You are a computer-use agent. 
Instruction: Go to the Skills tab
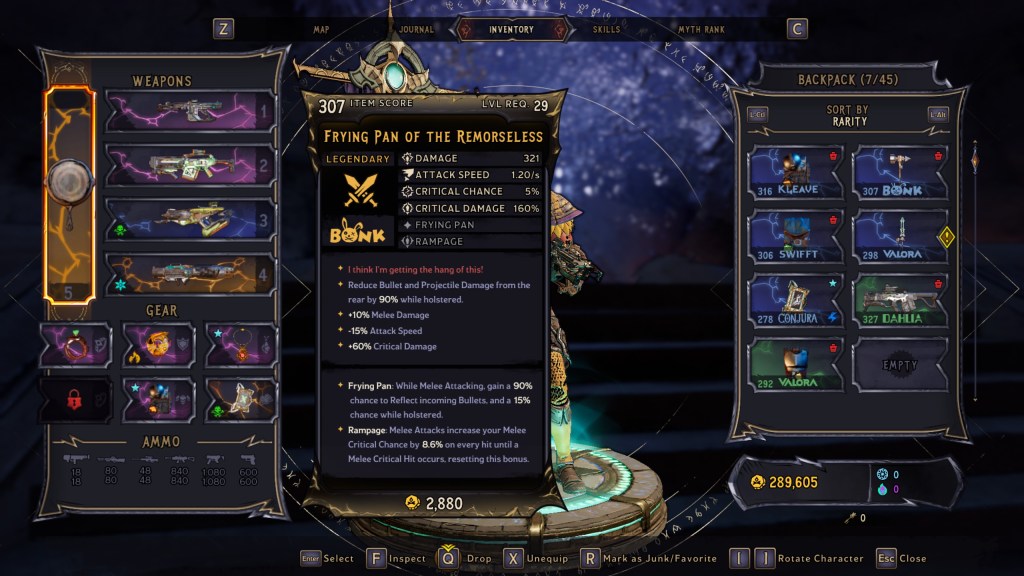click(606, 30)
